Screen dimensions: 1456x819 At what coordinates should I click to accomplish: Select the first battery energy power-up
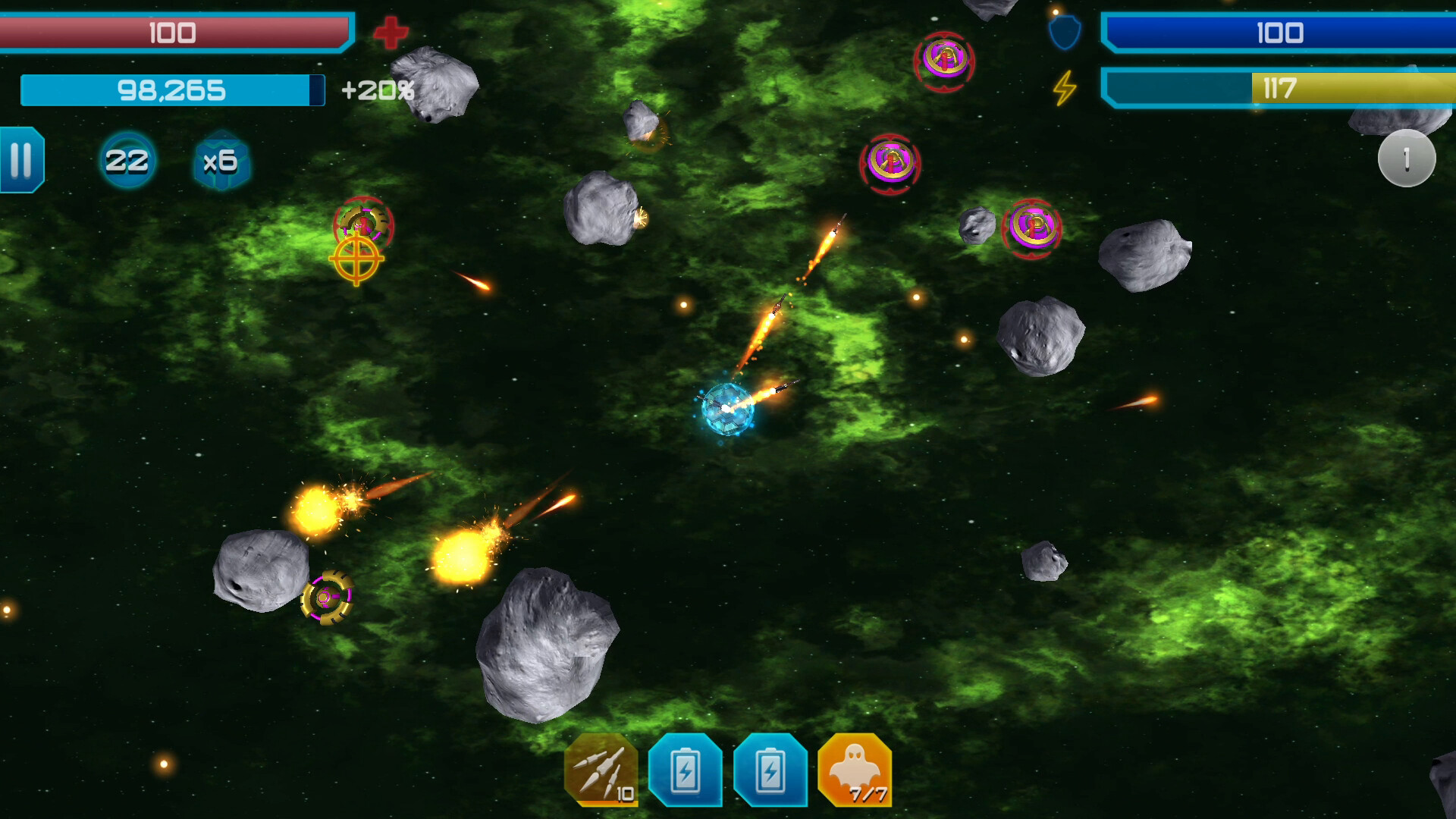[686, 773]
